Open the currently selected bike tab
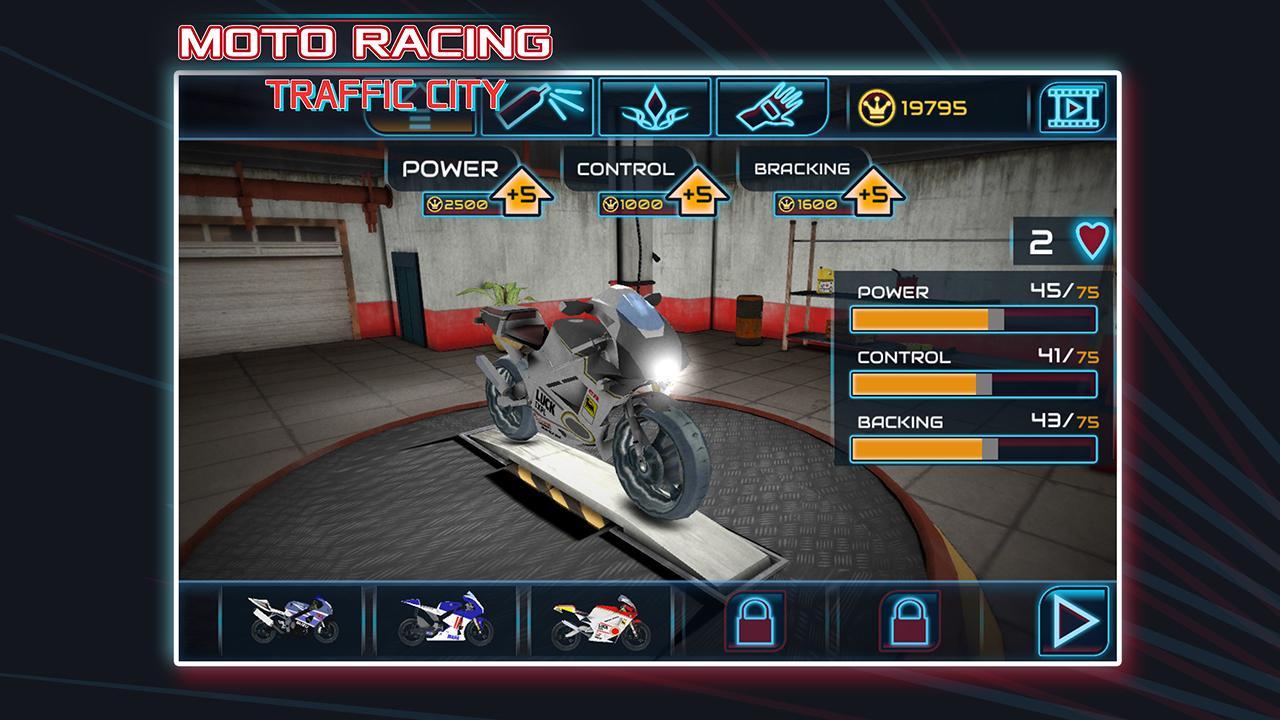The height and width of the screenshot is (720, 1280). (x=421, y=112)
